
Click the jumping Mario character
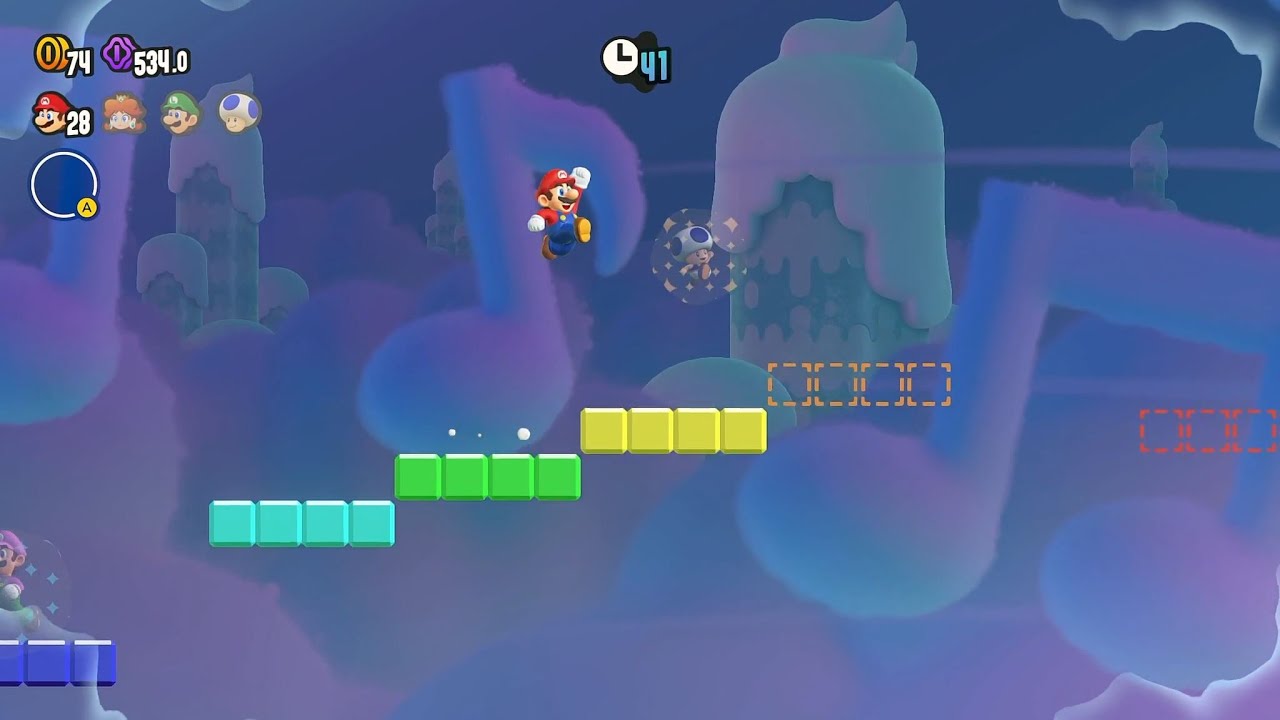(x=560, y=210)
